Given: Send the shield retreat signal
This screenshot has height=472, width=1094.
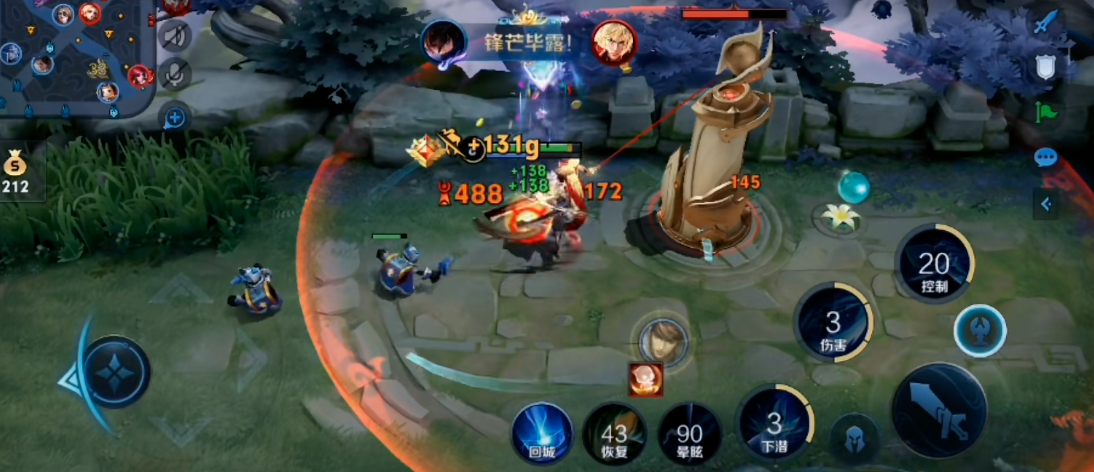Looking at the screenshot, I should 1046,66.
